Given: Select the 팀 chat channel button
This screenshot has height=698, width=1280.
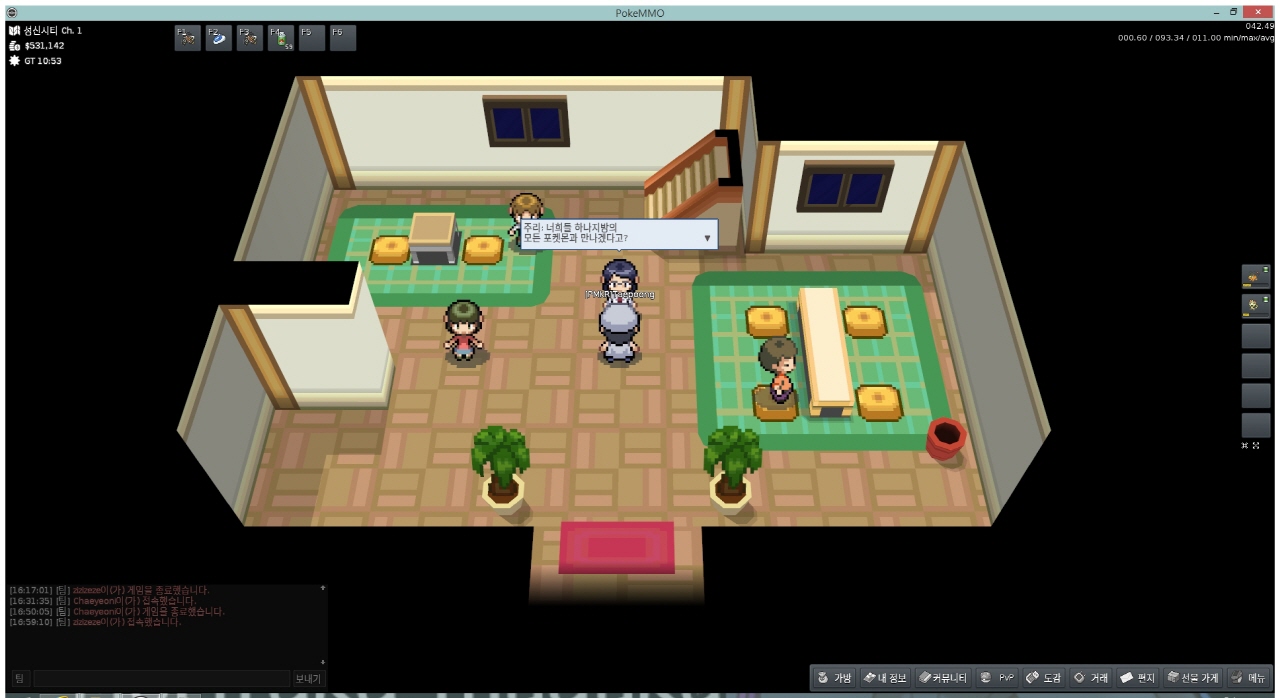Looking at the screenshot, I should 19,678.
